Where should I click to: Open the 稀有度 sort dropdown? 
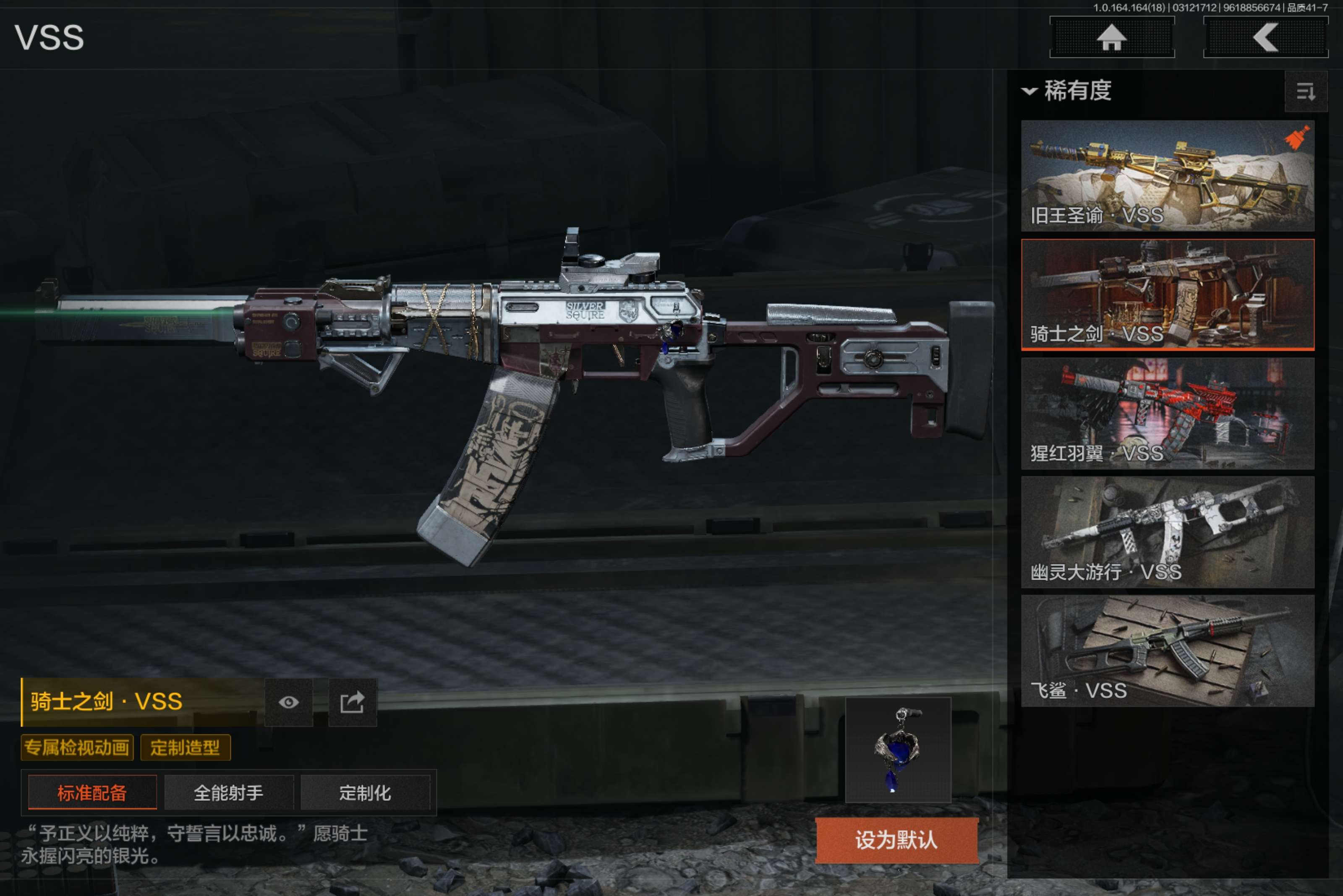[1067, 91]
